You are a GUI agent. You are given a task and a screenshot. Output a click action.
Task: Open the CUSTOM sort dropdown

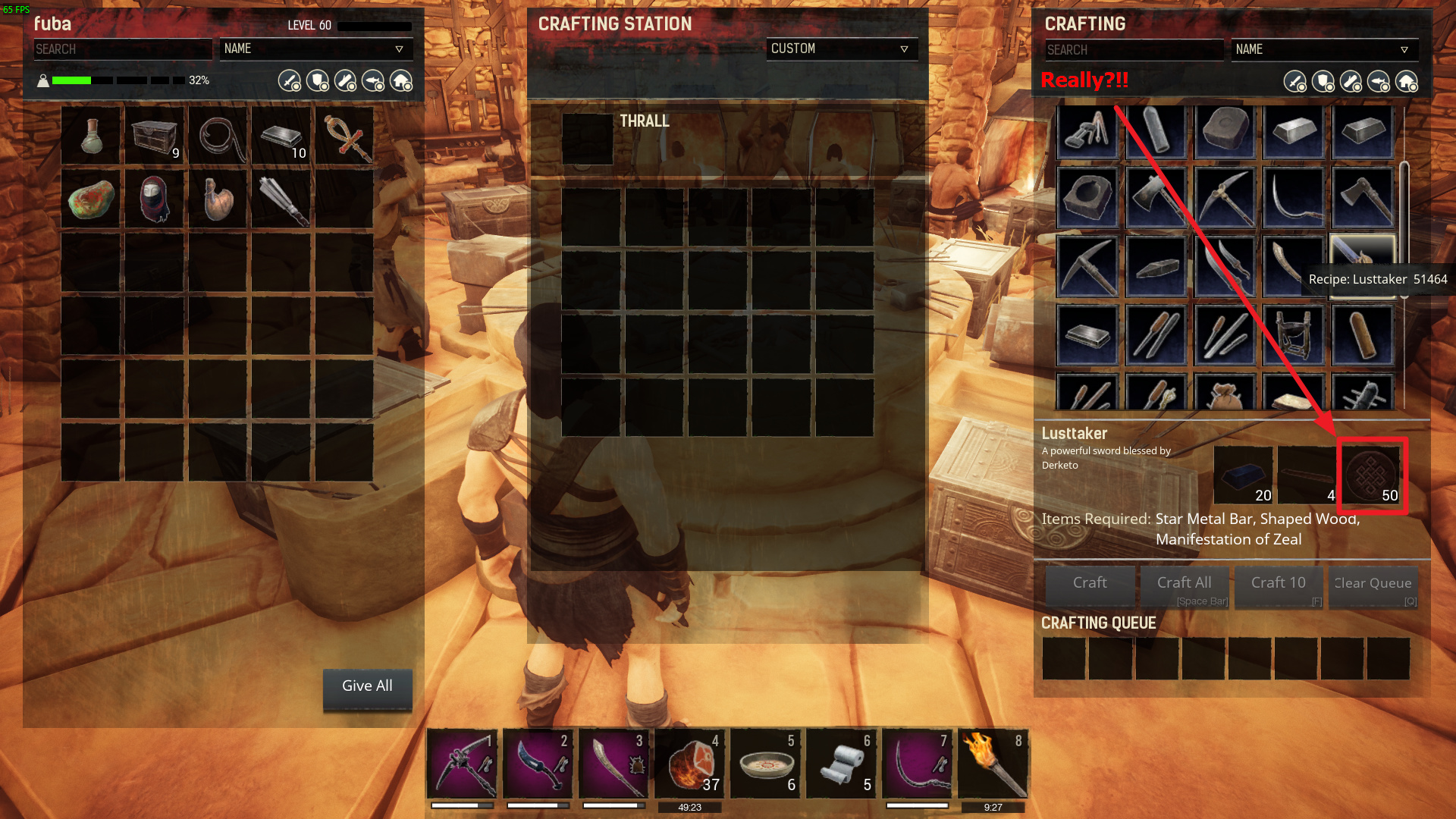pyautogui.click(x=841, y=49)
